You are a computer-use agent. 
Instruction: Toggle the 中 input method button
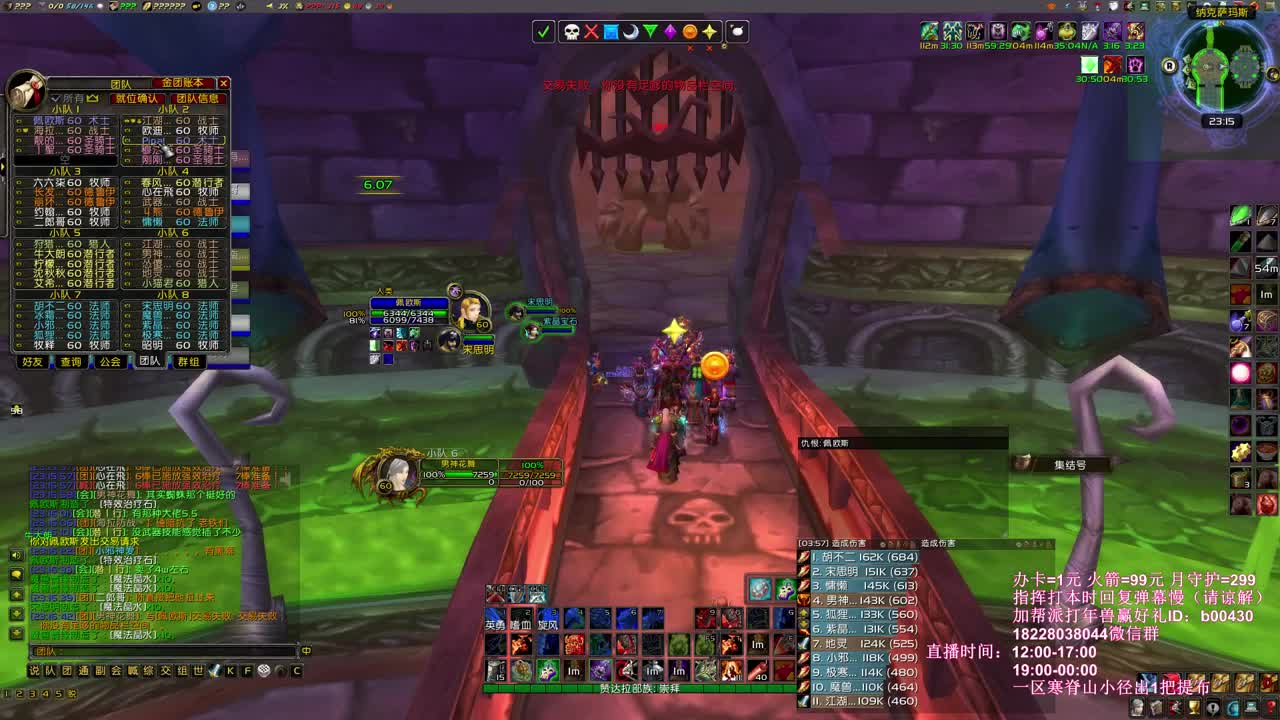click(x=306, y=650)
